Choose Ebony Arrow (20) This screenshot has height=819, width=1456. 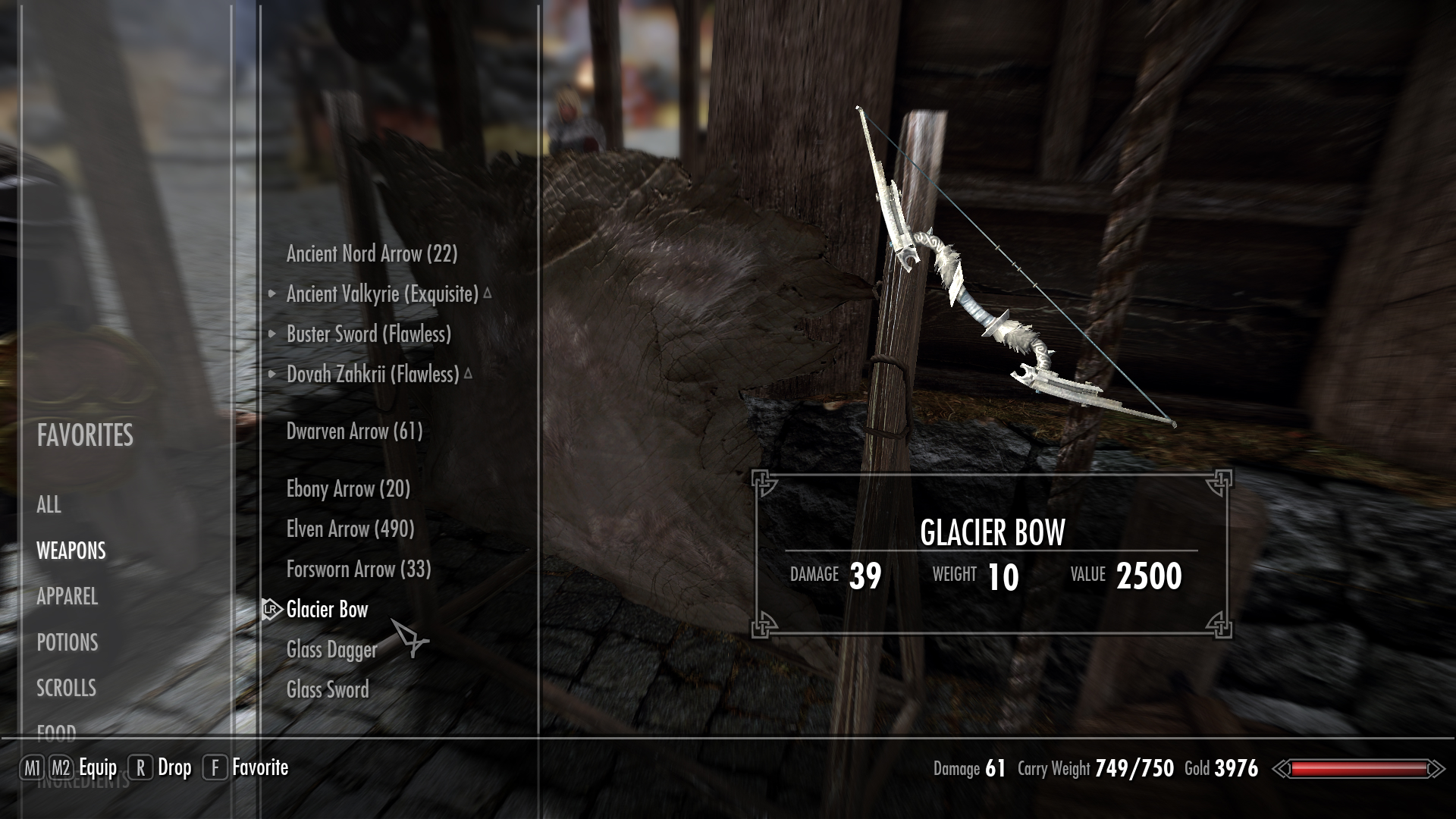tap(348, 489)
